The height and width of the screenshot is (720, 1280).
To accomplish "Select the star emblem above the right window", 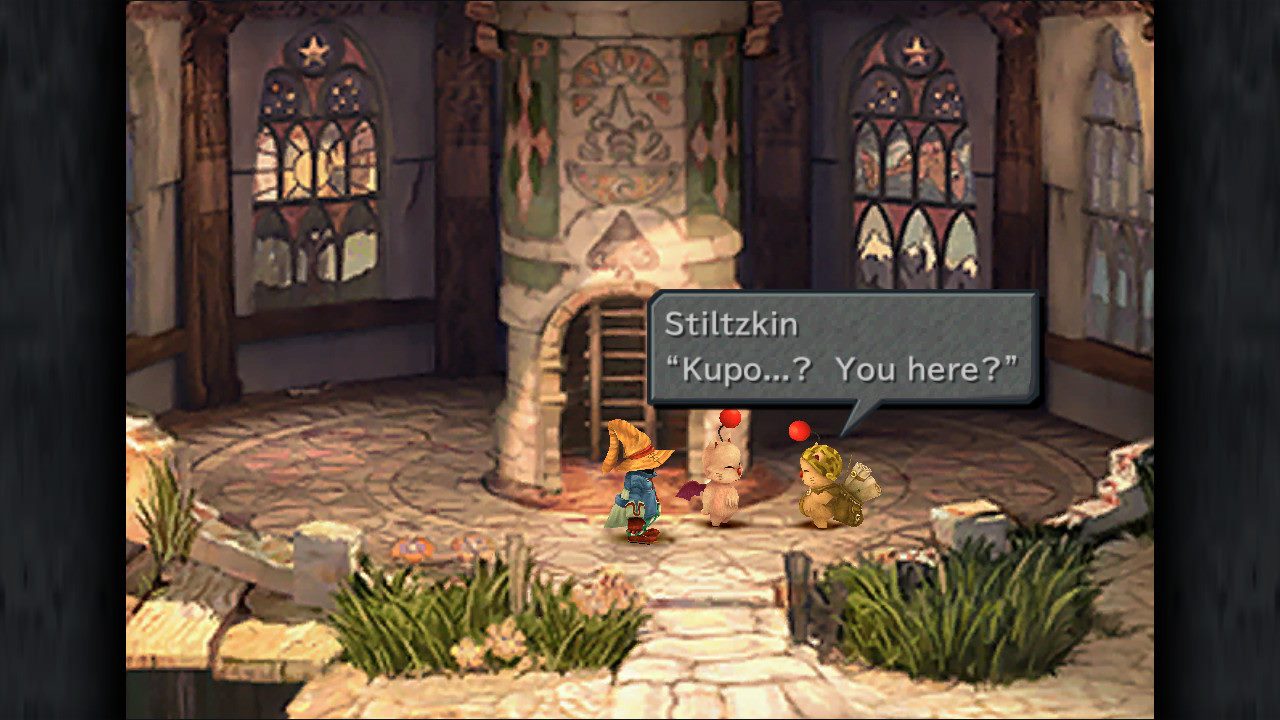I will click(x=914, y=50).
